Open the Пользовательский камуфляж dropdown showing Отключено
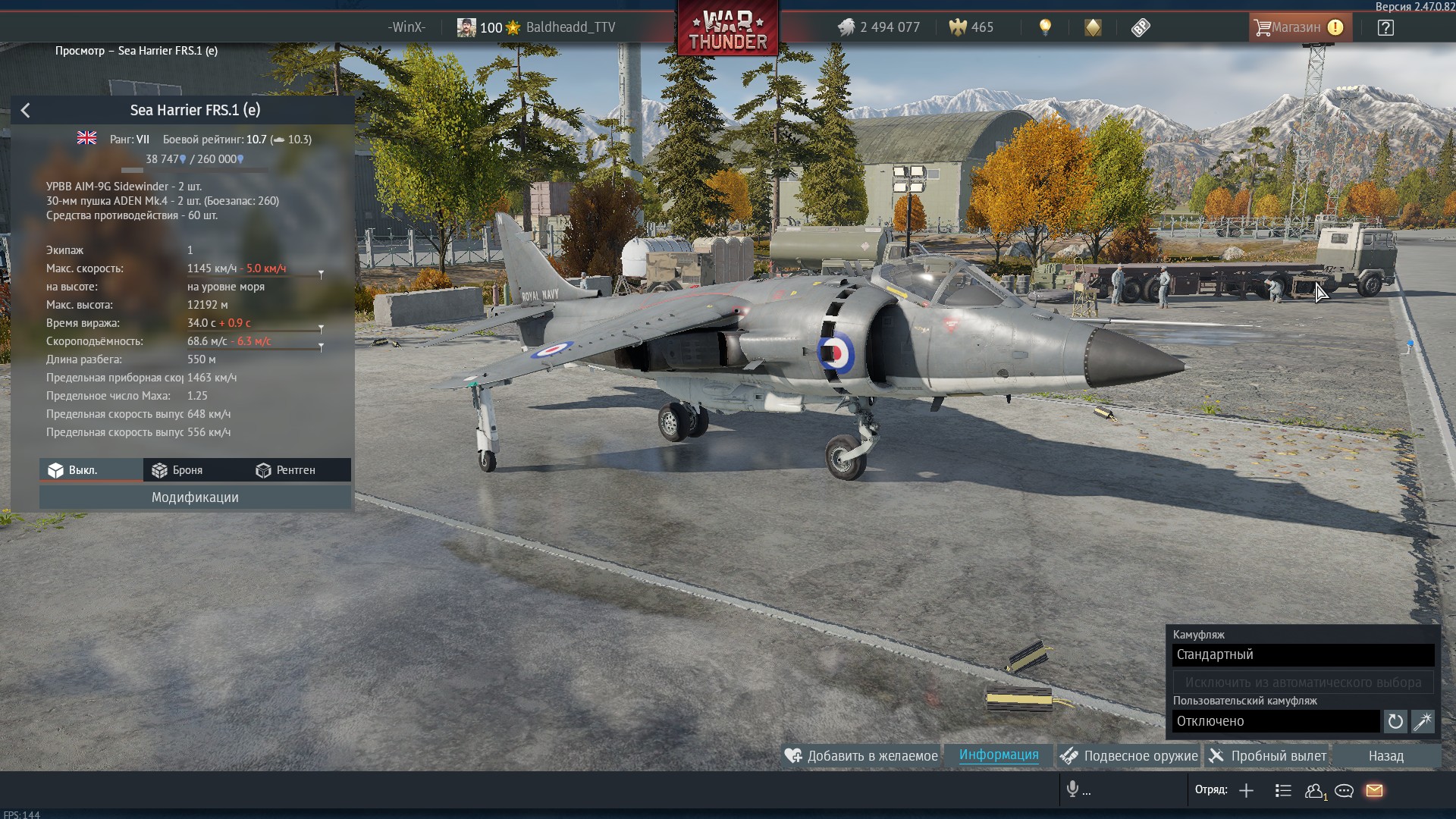1456x819 pixels. (1276, 721)
